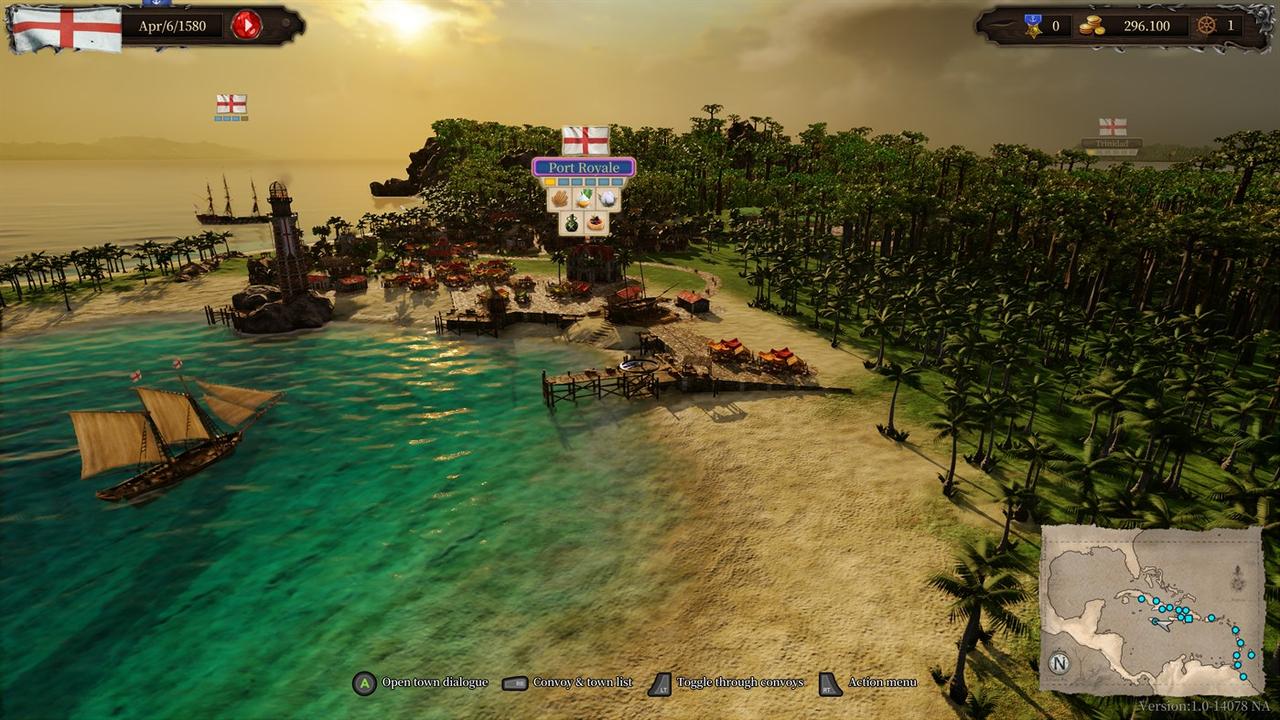The height and width of the screenshot is (720, 1280).
Task: Click the gold coins treasury icon
Action: pyautogui.click(x=1090, y=26)
